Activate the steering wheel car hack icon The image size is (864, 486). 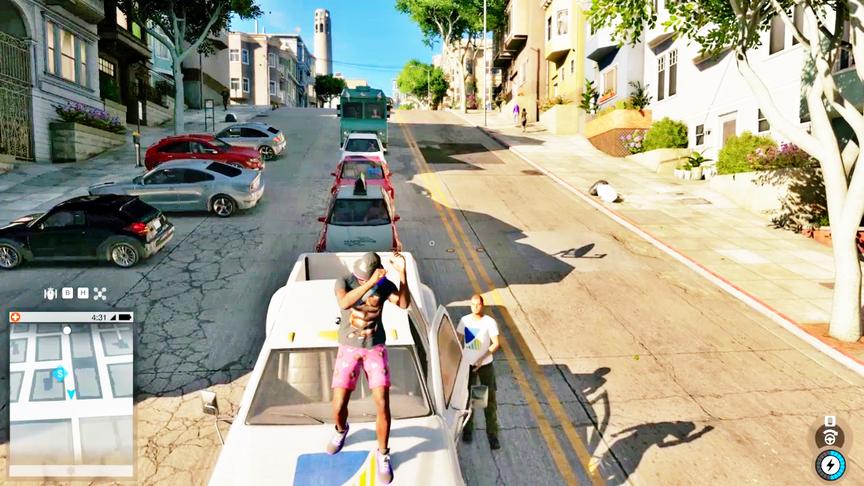[x=829, y=437]
